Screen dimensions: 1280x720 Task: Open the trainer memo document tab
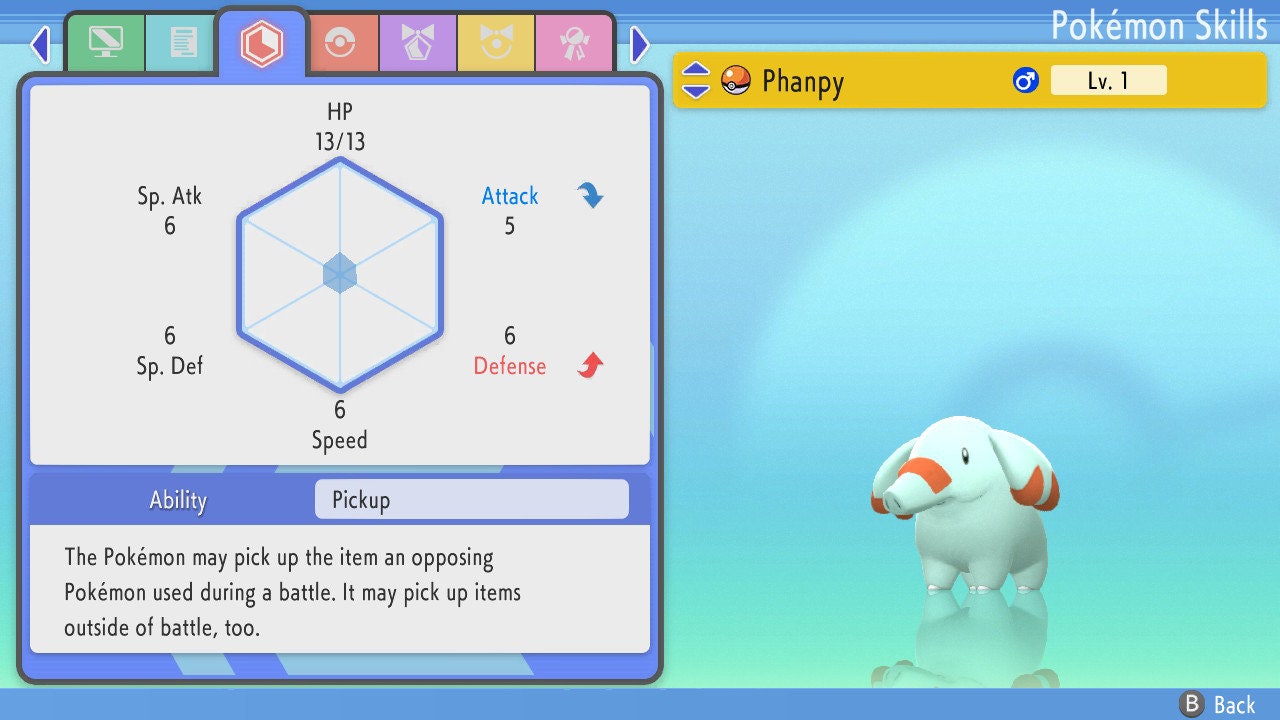tap(182, 43)
